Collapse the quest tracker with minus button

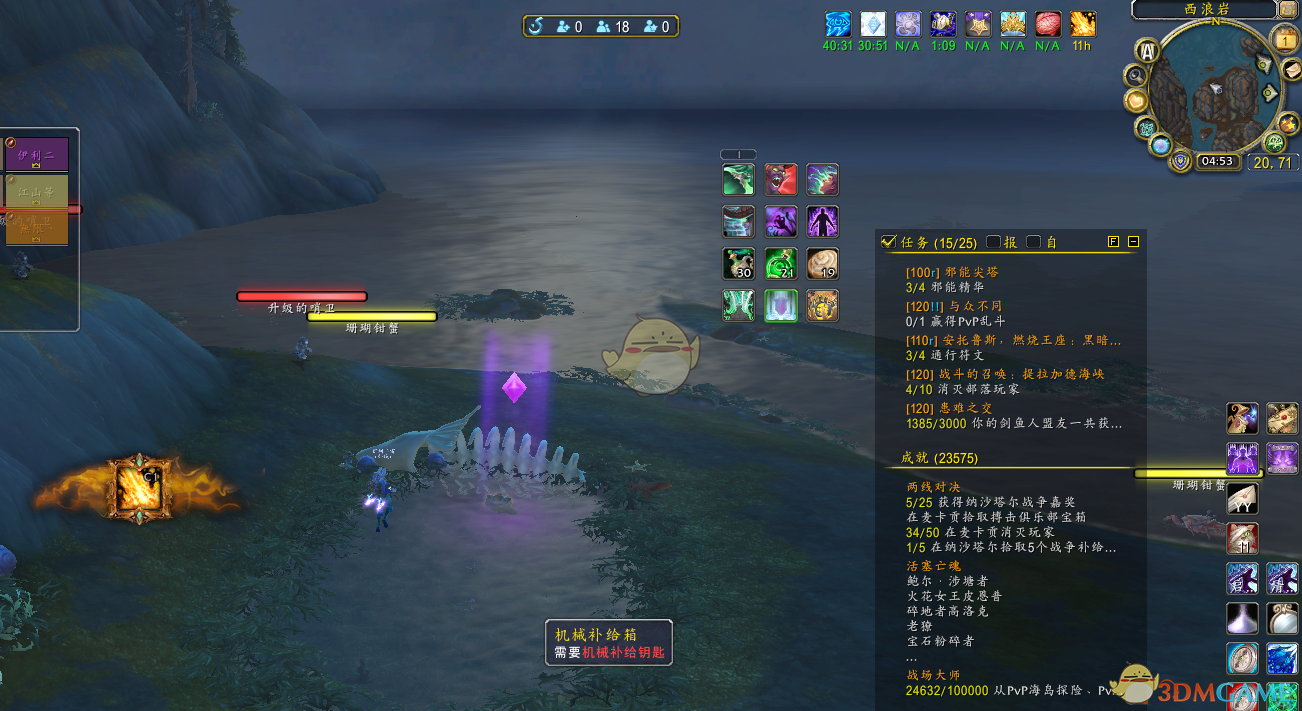coord(1133,242)
